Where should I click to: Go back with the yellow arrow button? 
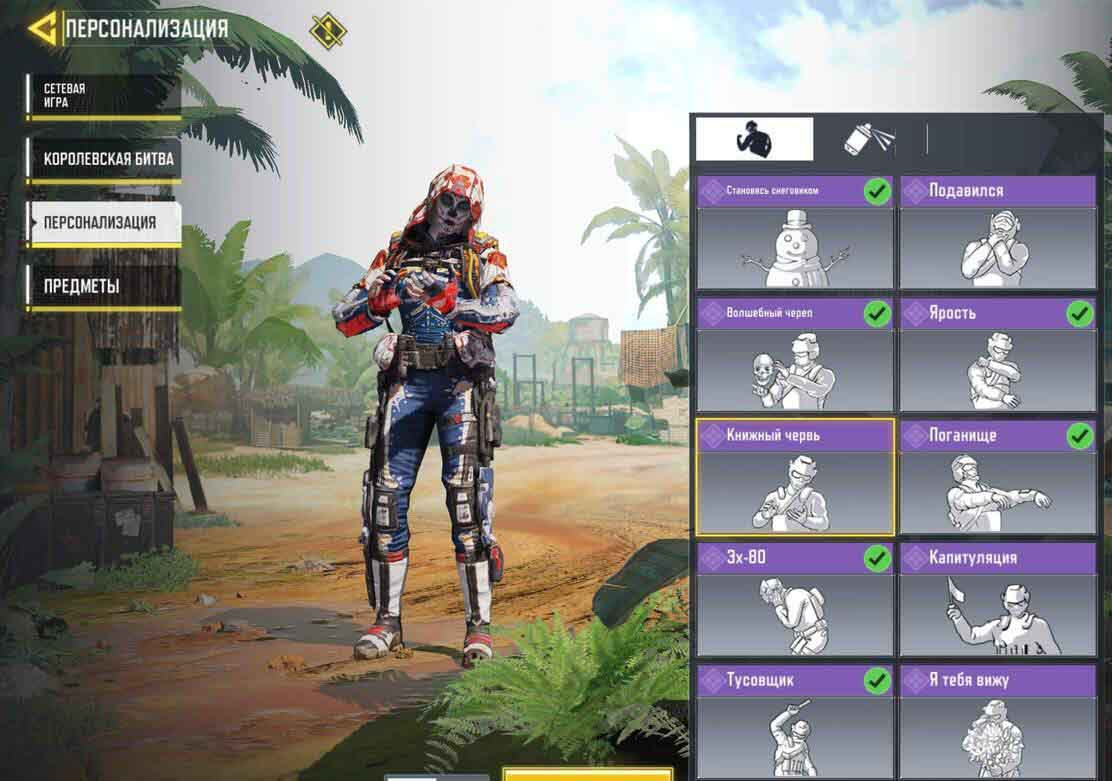tap(42, 28)
